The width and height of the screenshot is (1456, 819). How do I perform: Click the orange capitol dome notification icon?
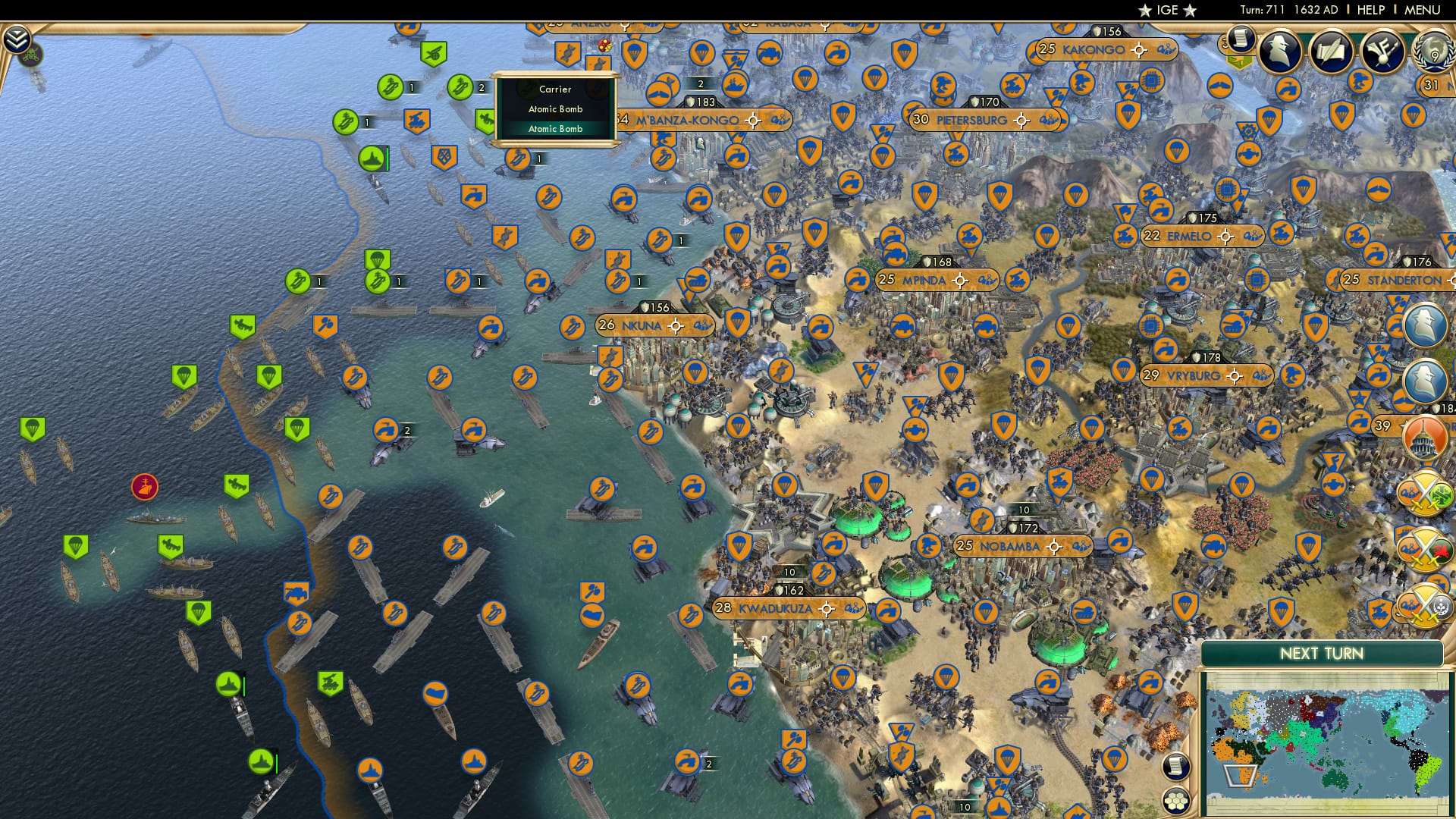[x=1423, y=438]
